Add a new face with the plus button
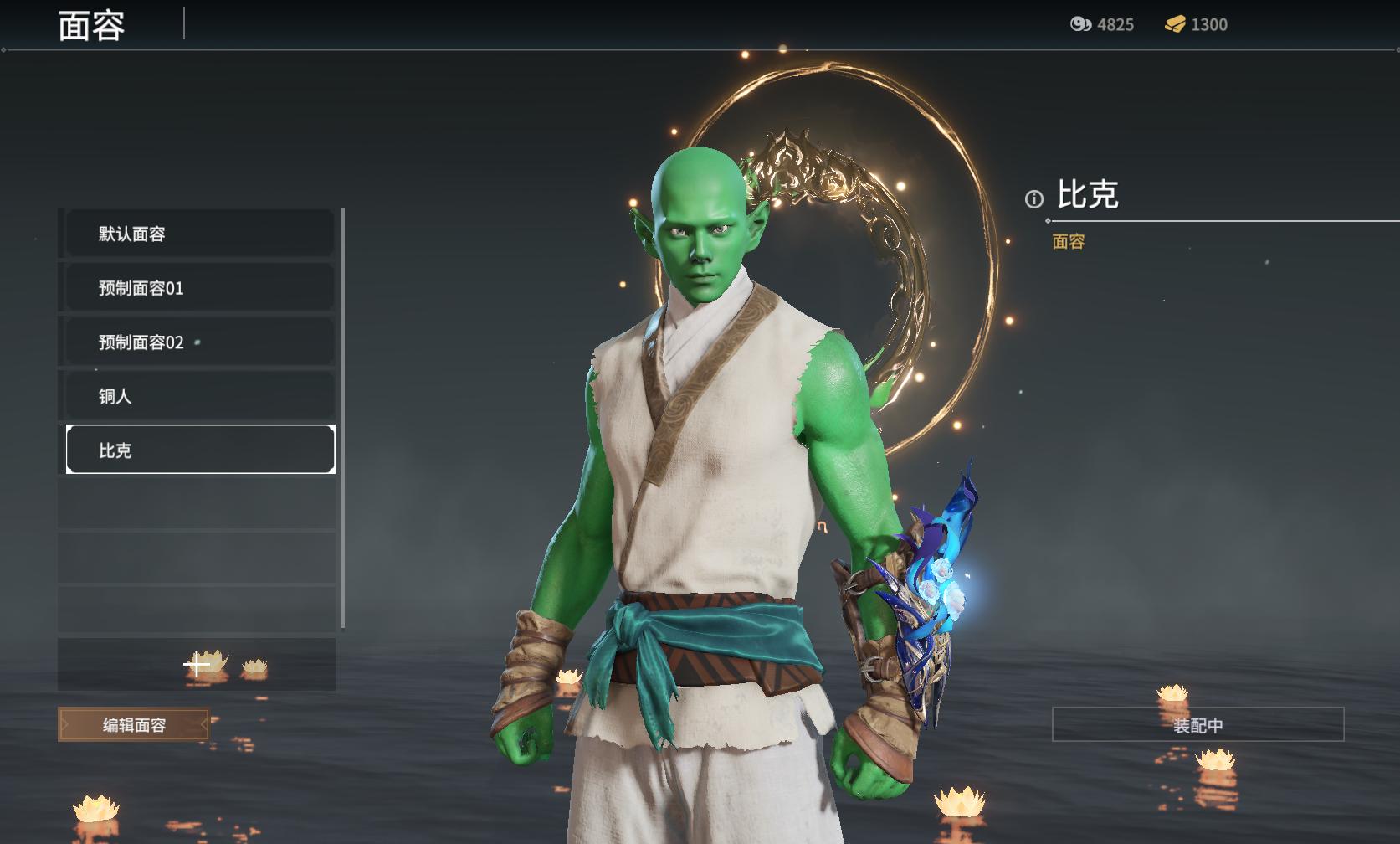 coord(197,666)
